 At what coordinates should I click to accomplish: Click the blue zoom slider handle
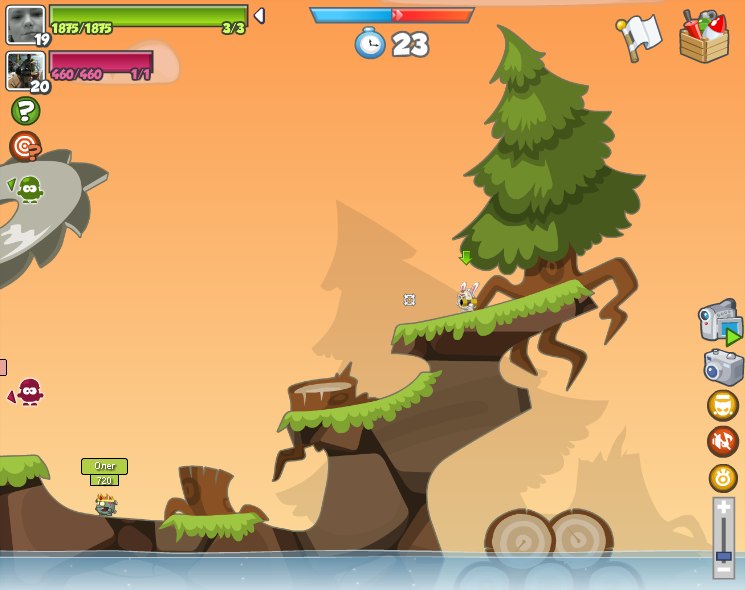coord(723,555)
